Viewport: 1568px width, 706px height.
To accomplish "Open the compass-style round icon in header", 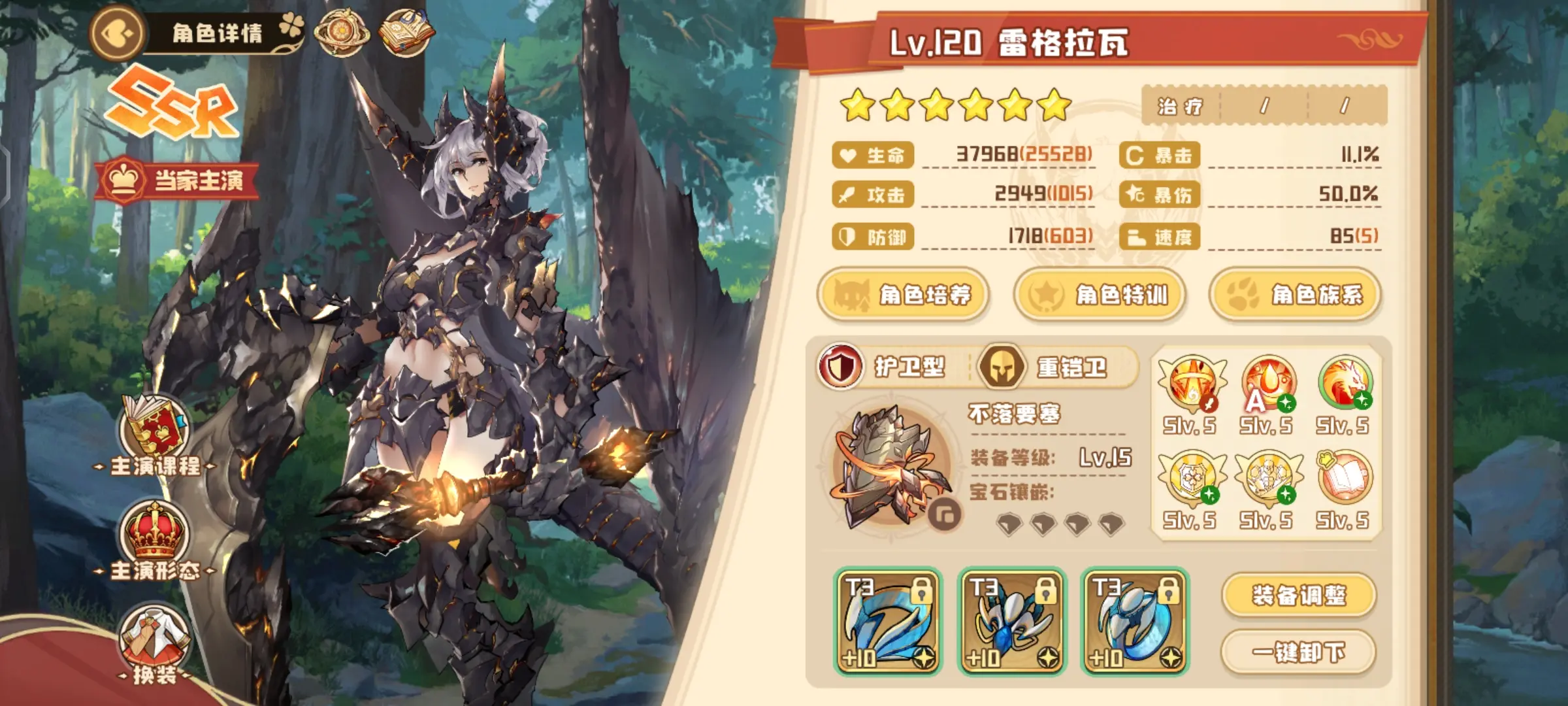I will coord(341,33).
